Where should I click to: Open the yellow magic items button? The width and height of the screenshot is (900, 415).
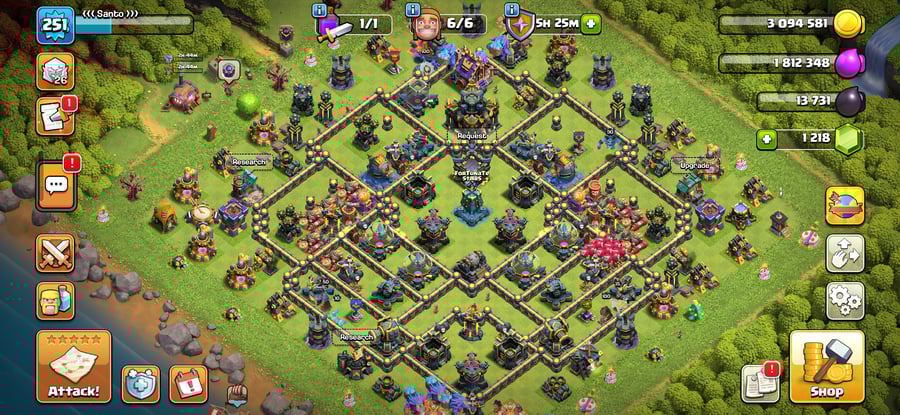click(844, 206)
